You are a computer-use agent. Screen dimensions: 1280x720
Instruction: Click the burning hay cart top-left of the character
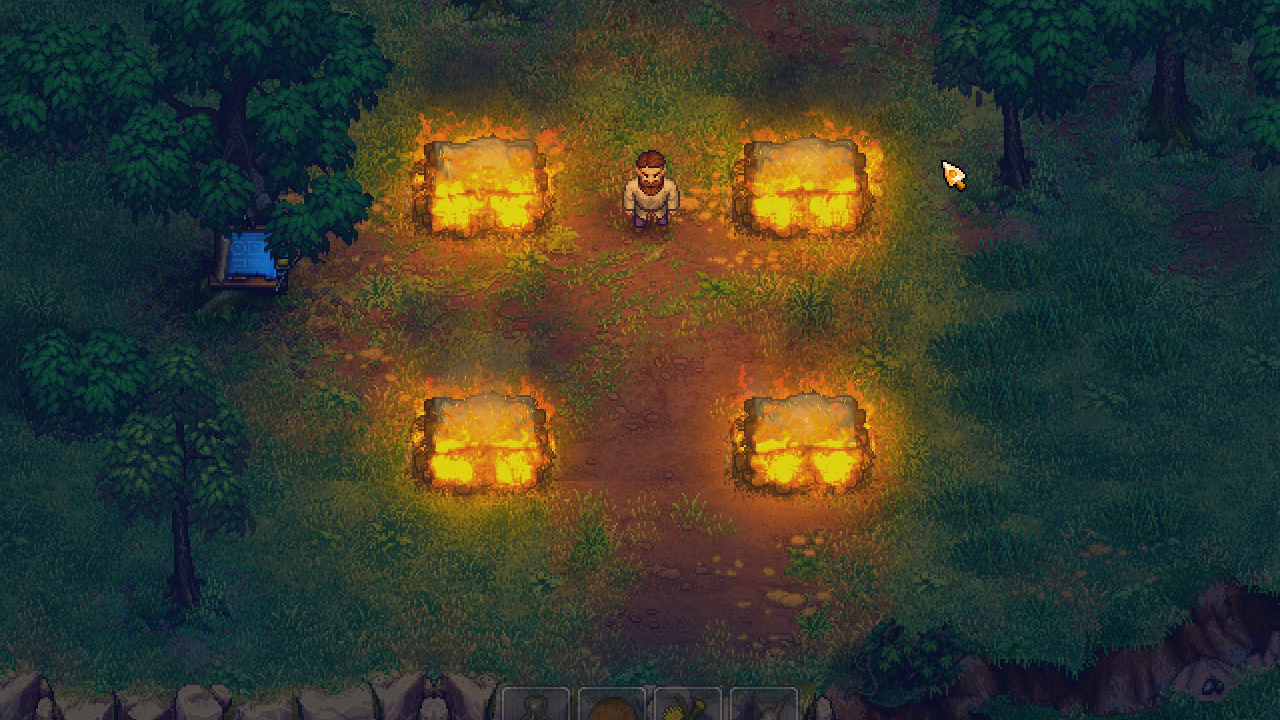click(x=485, y=185)
